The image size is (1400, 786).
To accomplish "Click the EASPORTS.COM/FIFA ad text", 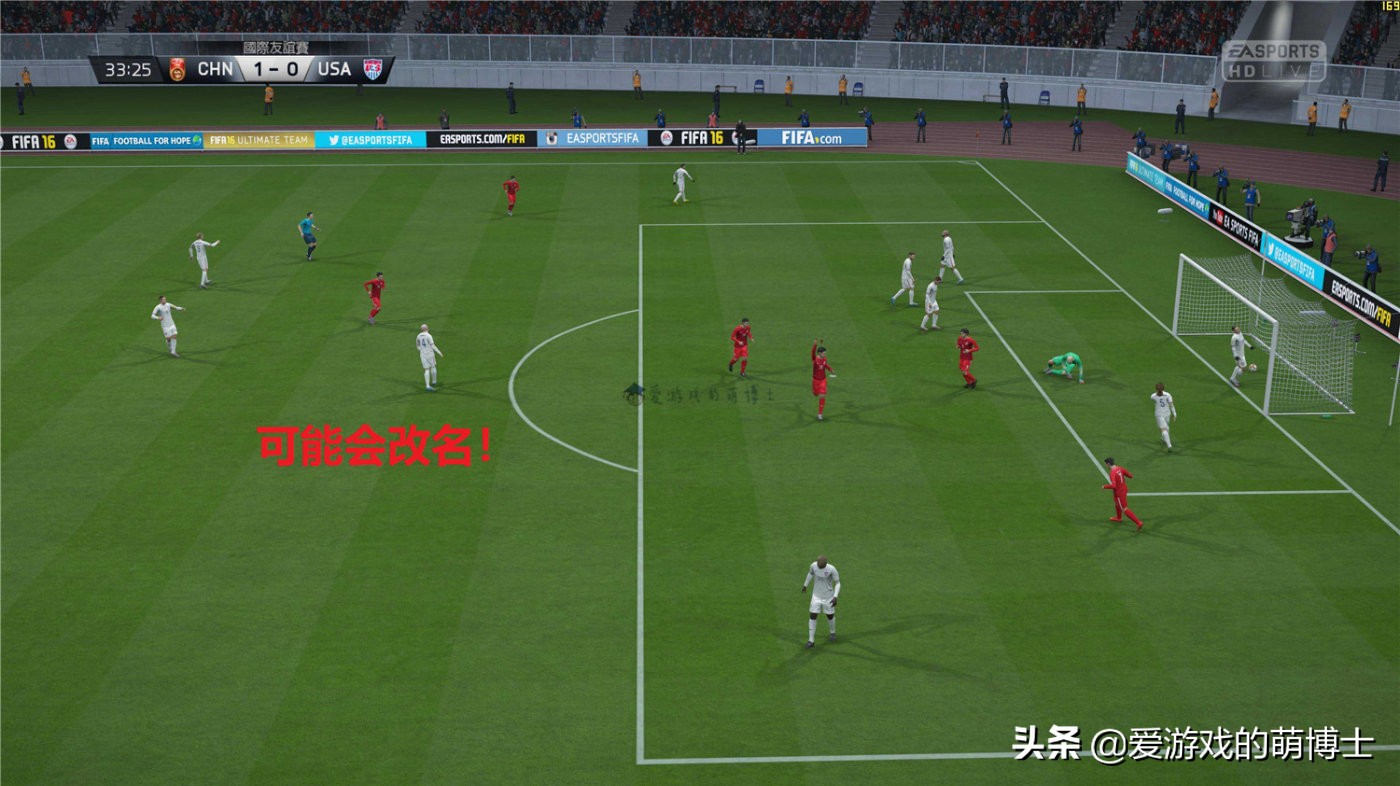I will (x=483, y=139).
